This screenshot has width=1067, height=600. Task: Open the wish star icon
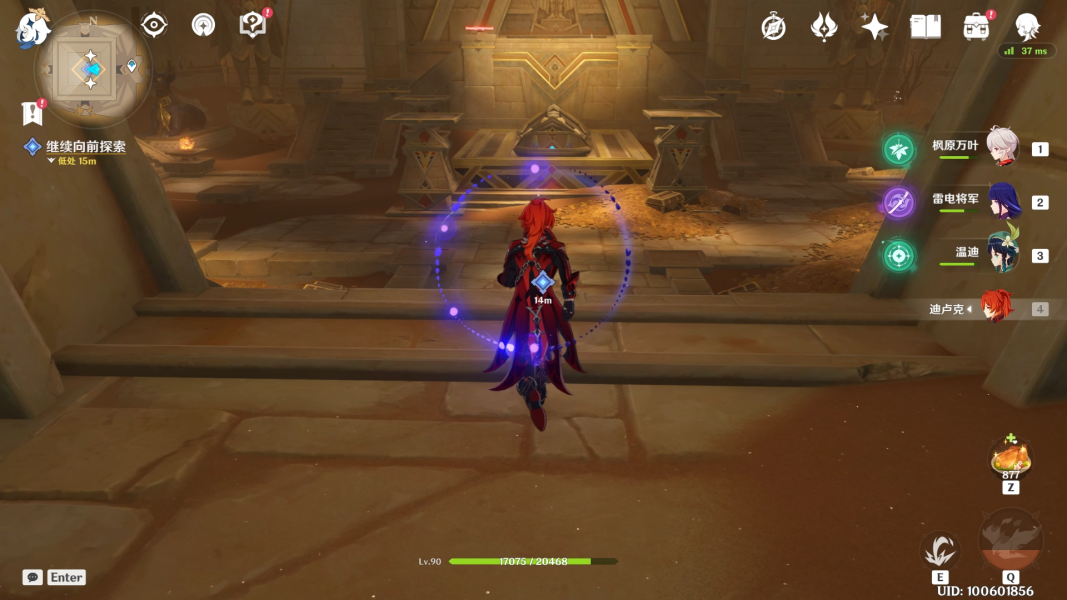pyautogui.click(x=824, y=27)
